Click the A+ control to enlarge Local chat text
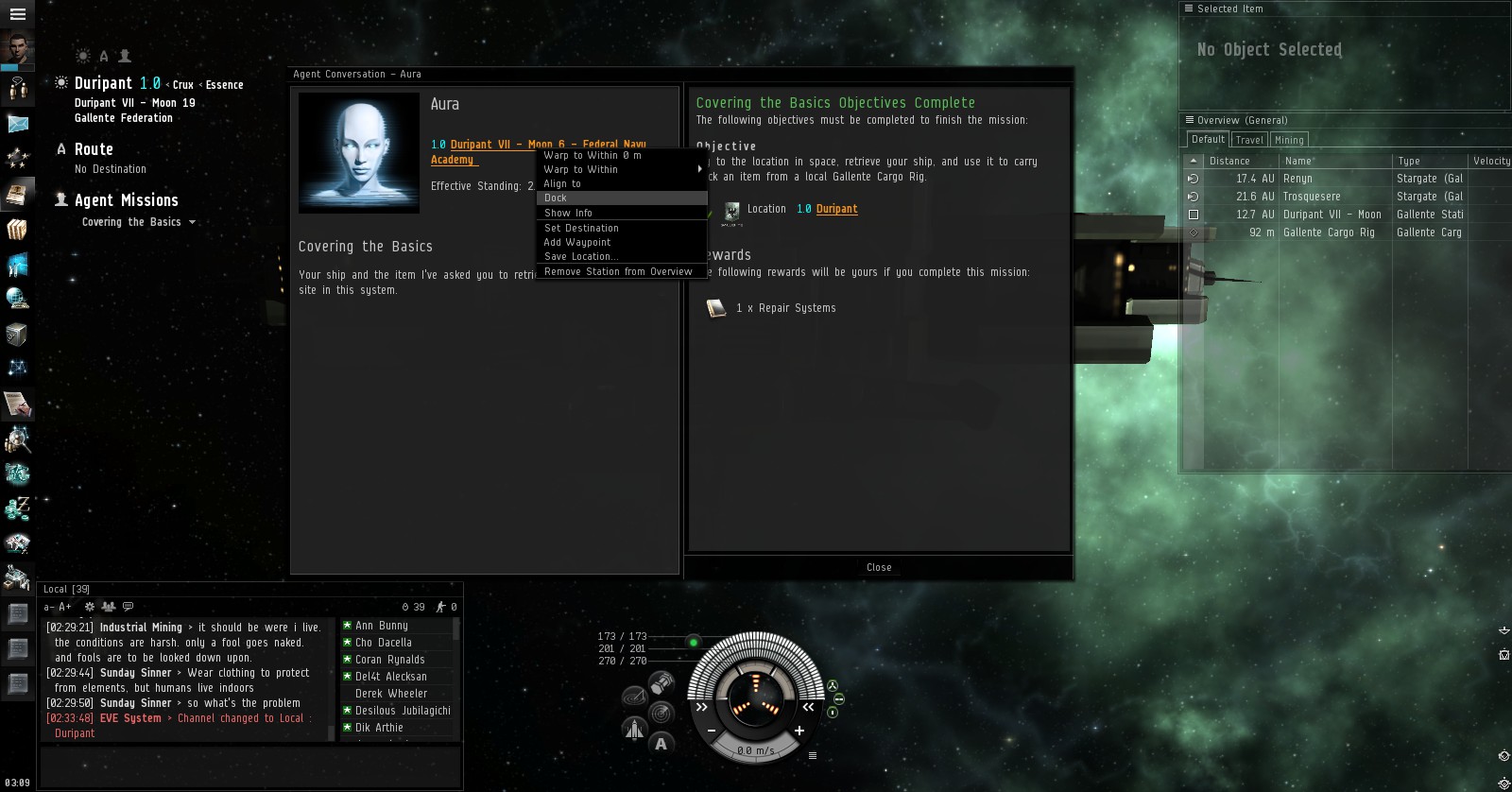1512x792 pixels. coord(64,606)
